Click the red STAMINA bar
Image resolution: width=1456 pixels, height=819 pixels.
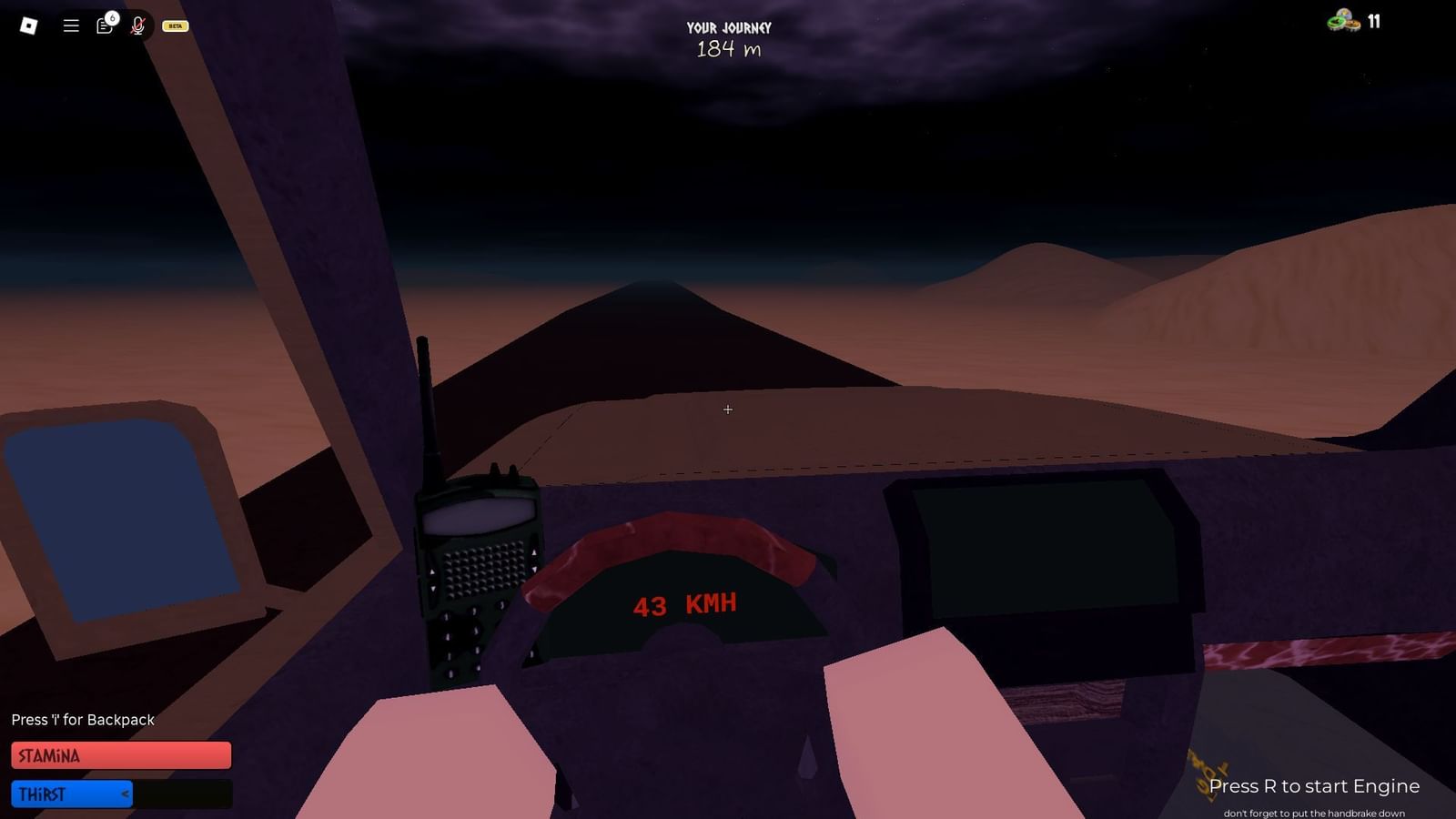pyautogui.click(x=120, y=754)
